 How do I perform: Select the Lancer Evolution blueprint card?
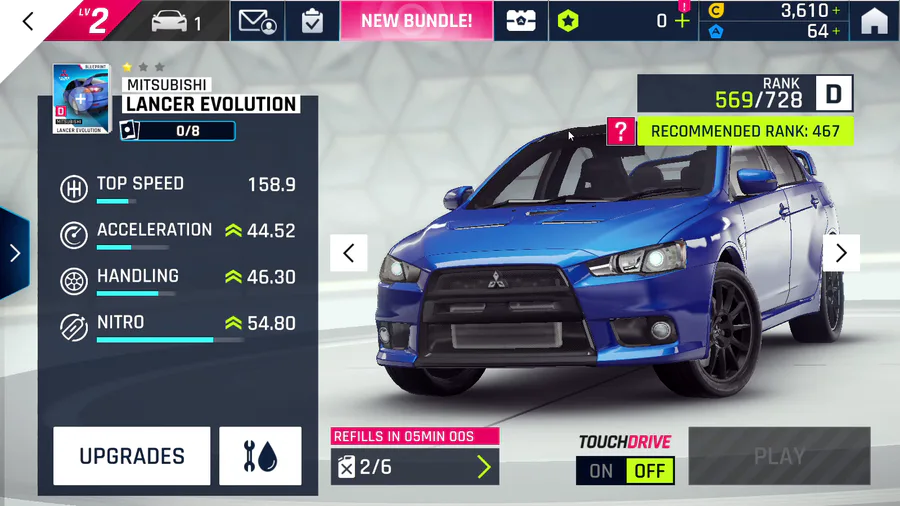[80, 99]
